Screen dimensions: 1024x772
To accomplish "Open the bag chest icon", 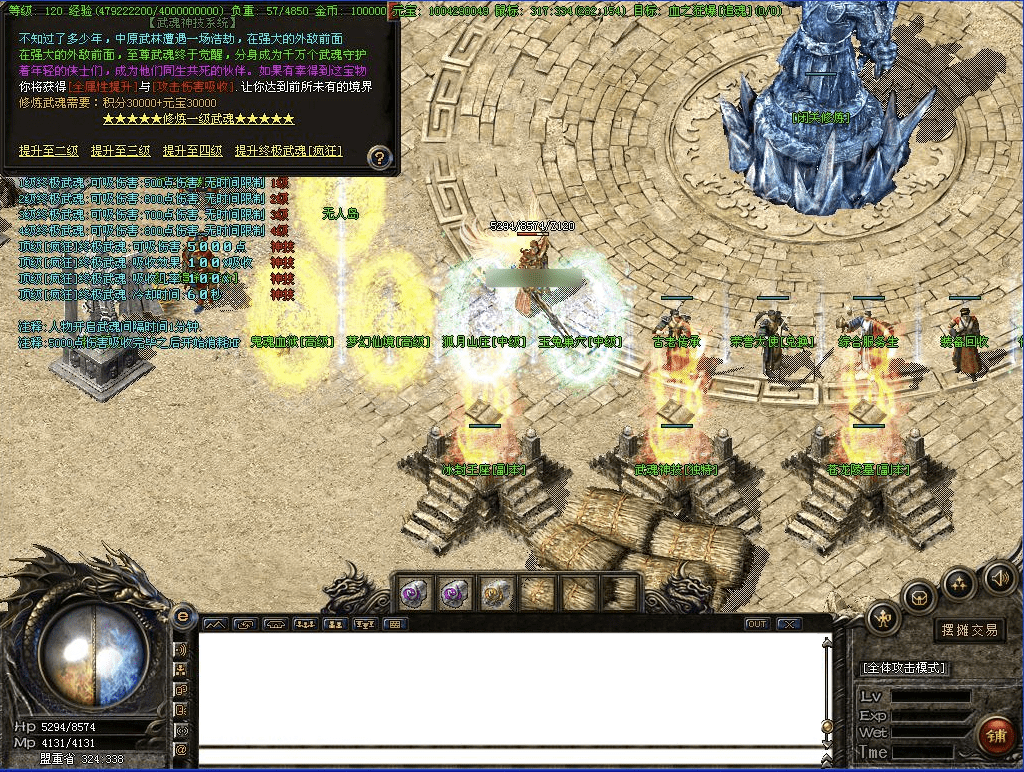I will tap(918, 598).
